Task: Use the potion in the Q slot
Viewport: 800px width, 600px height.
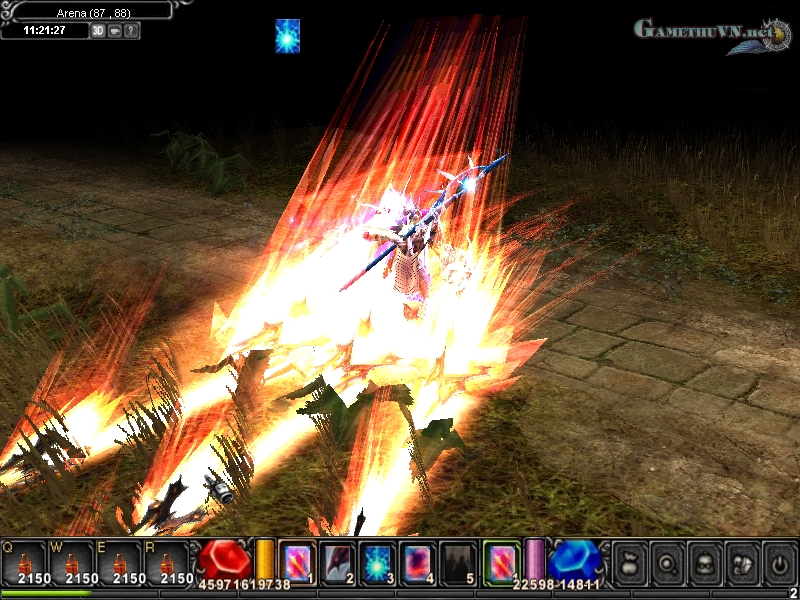Action: 24,562
